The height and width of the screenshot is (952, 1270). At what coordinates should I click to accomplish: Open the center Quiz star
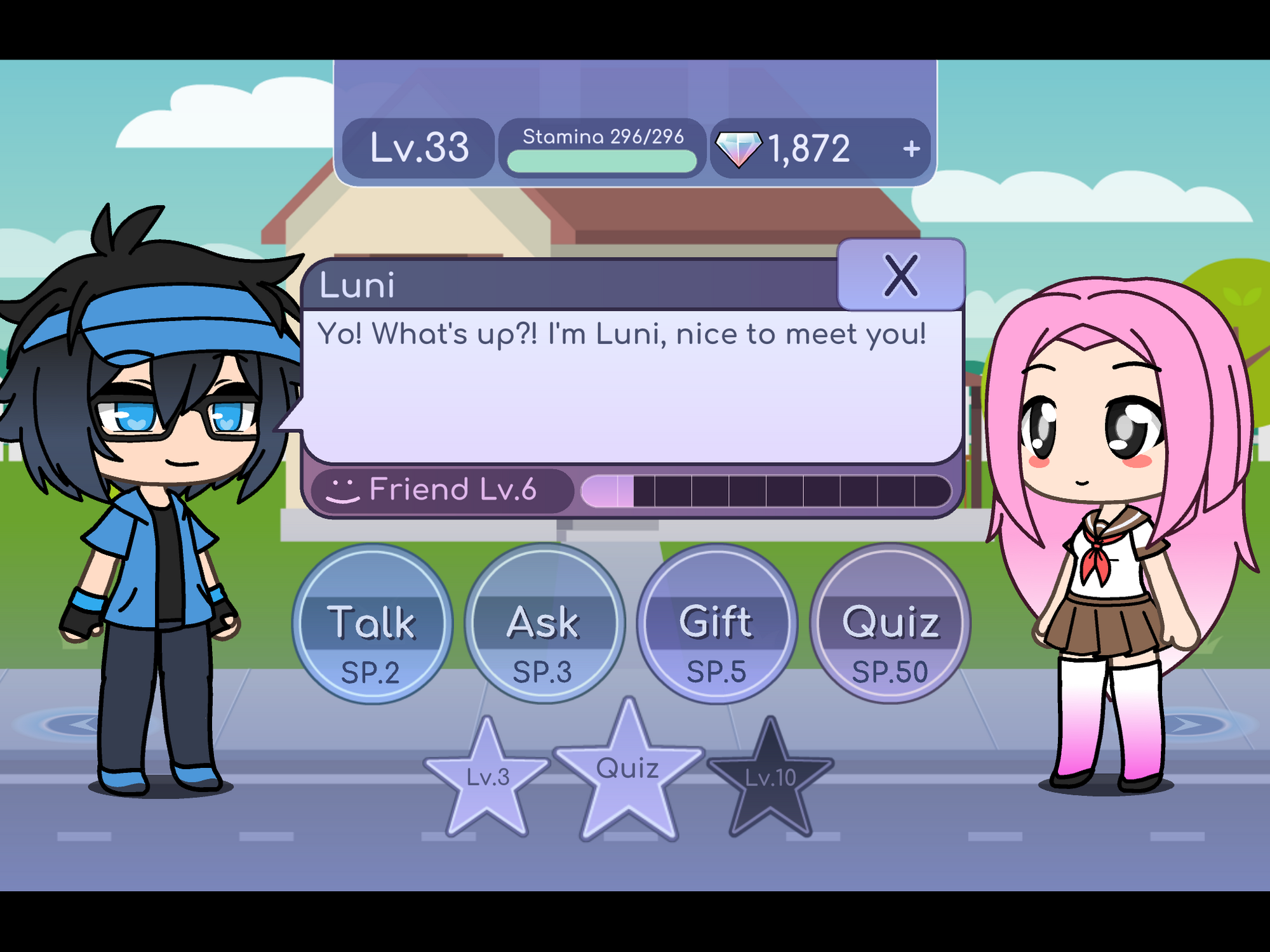coord(628,770)
